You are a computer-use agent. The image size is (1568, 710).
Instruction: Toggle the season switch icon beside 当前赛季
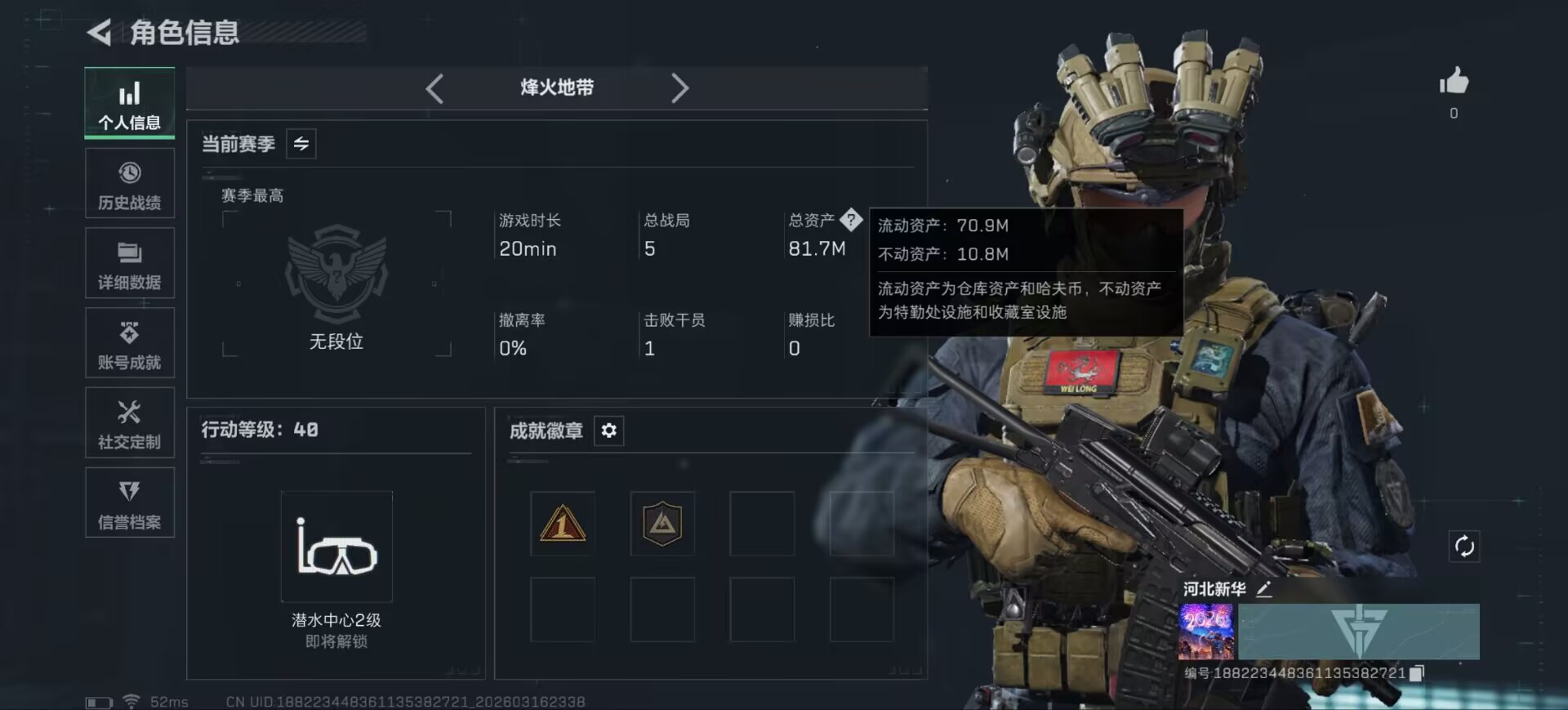[x=300, y=144]
